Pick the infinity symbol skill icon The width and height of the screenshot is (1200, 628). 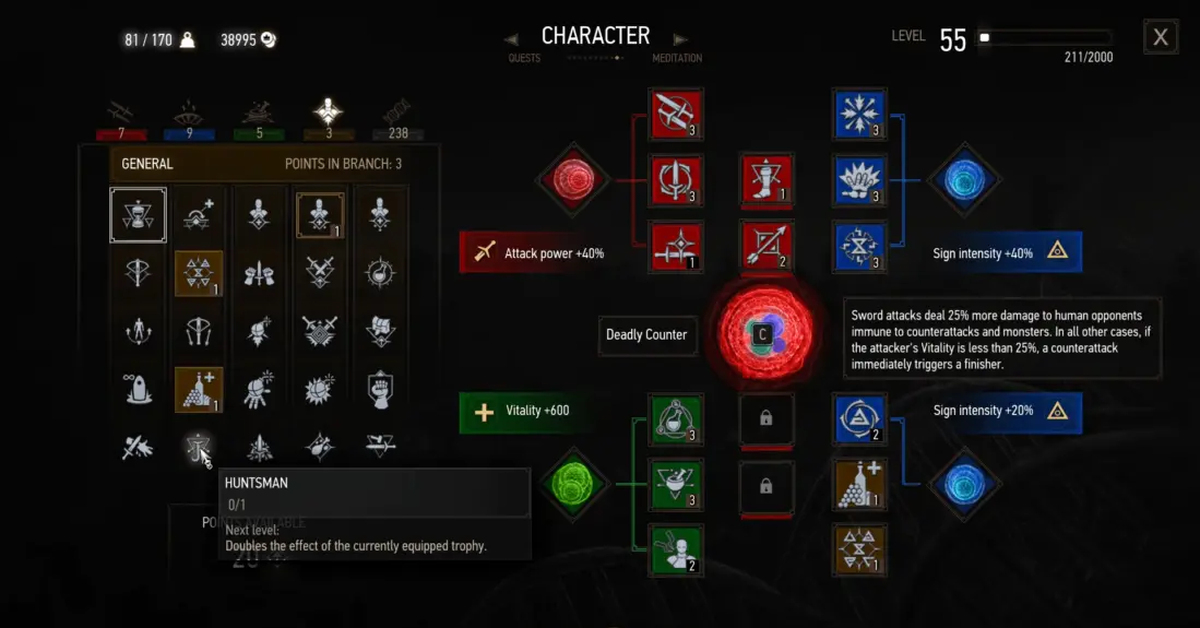138,386
